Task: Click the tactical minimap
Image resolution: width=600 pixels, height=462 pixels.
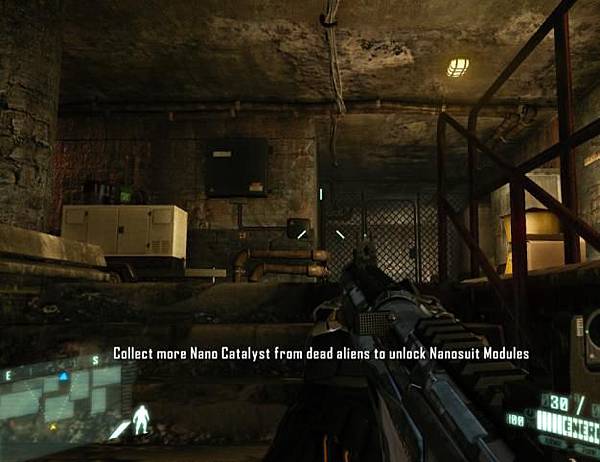Action: tap(60, 398)
